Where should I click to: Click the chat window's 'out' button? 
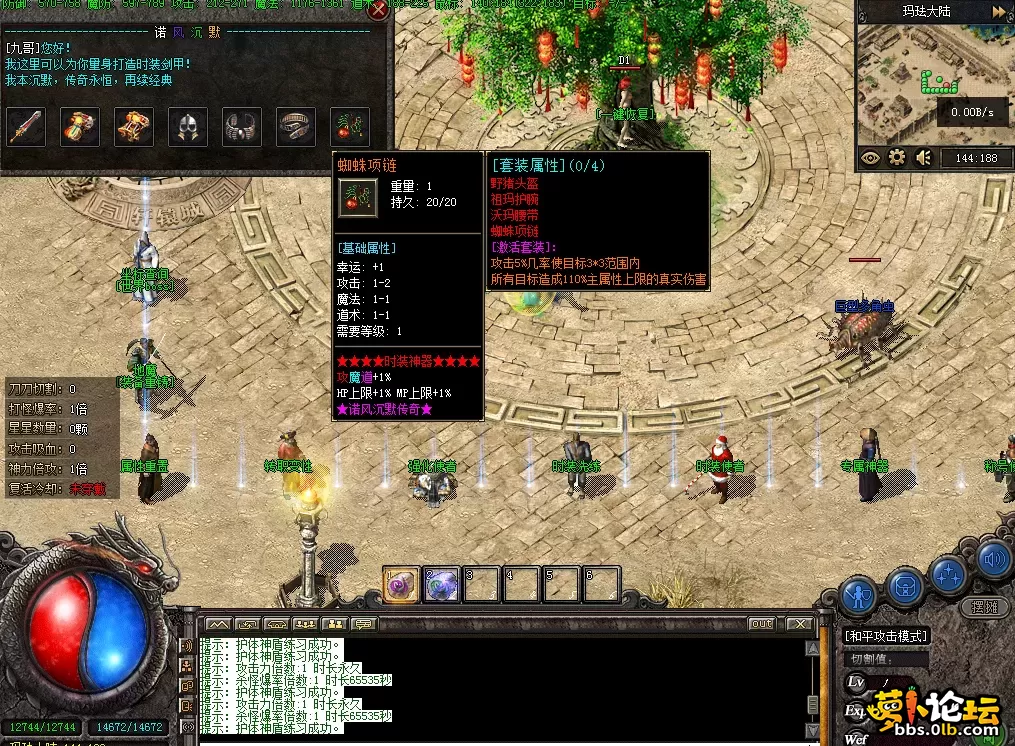click(x=763, y=624)
